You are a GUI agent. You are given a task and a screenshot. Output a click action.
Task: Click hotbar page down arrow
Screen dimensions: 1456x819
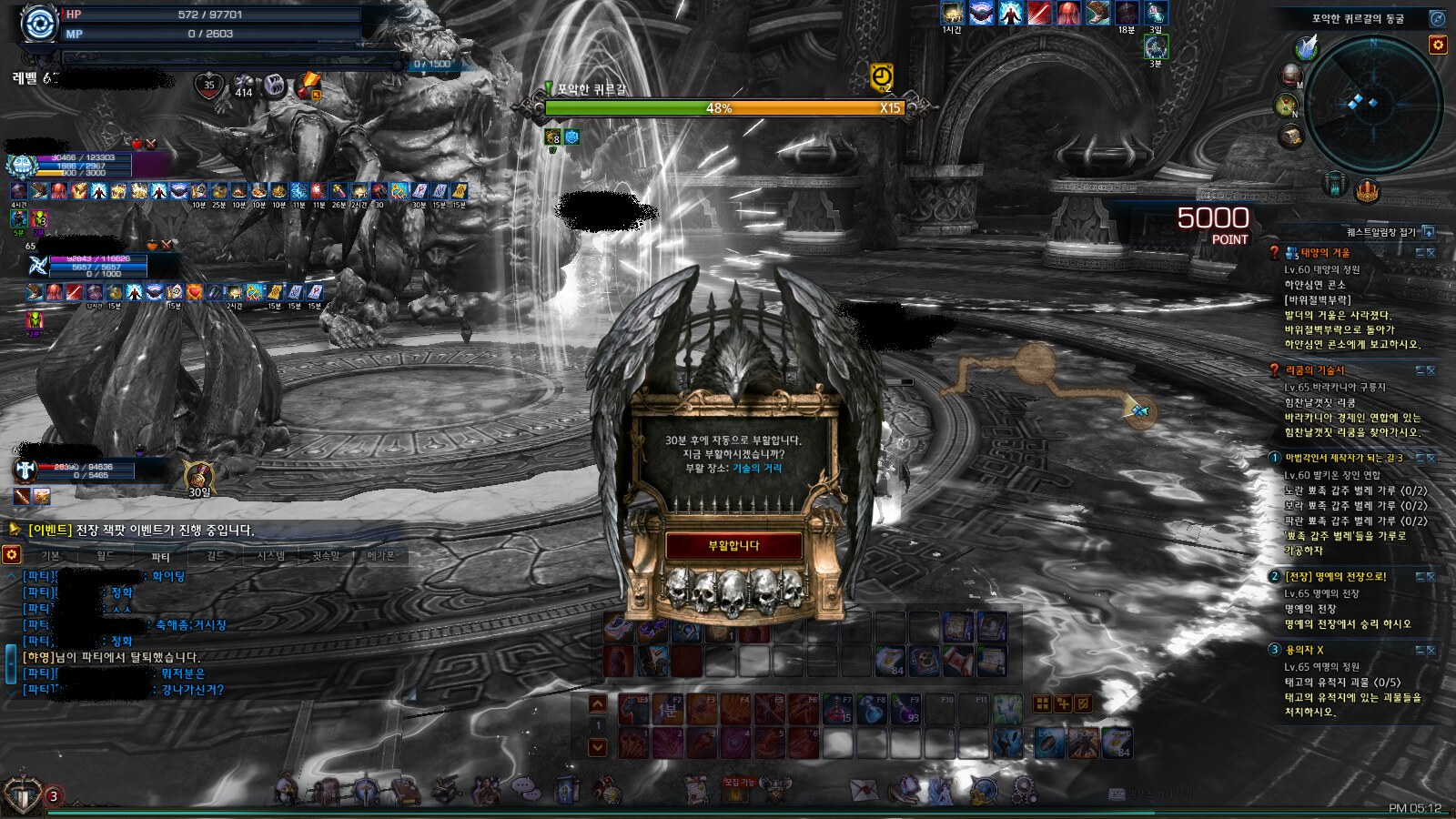point(598,747)
